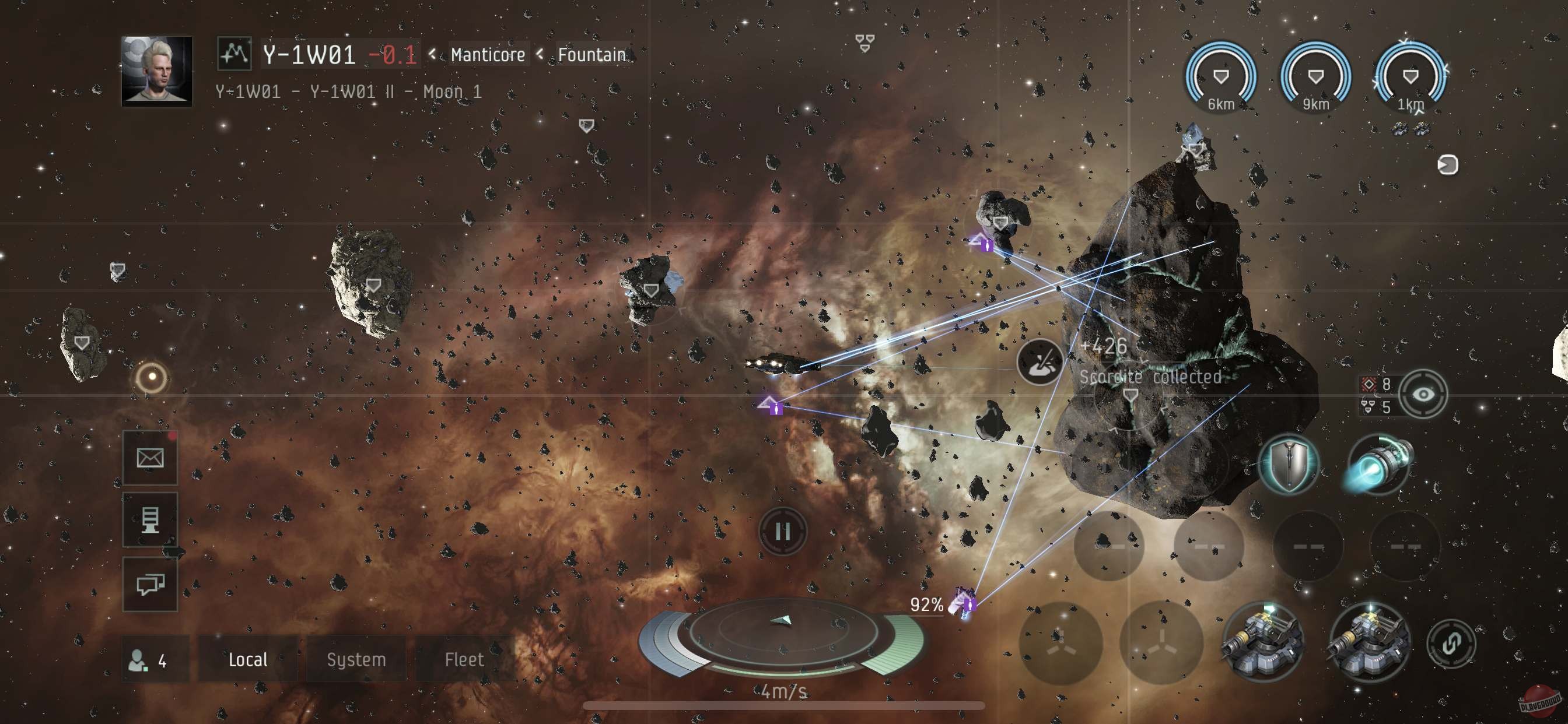Activate the Shield Booster module

pos(1289,465)
